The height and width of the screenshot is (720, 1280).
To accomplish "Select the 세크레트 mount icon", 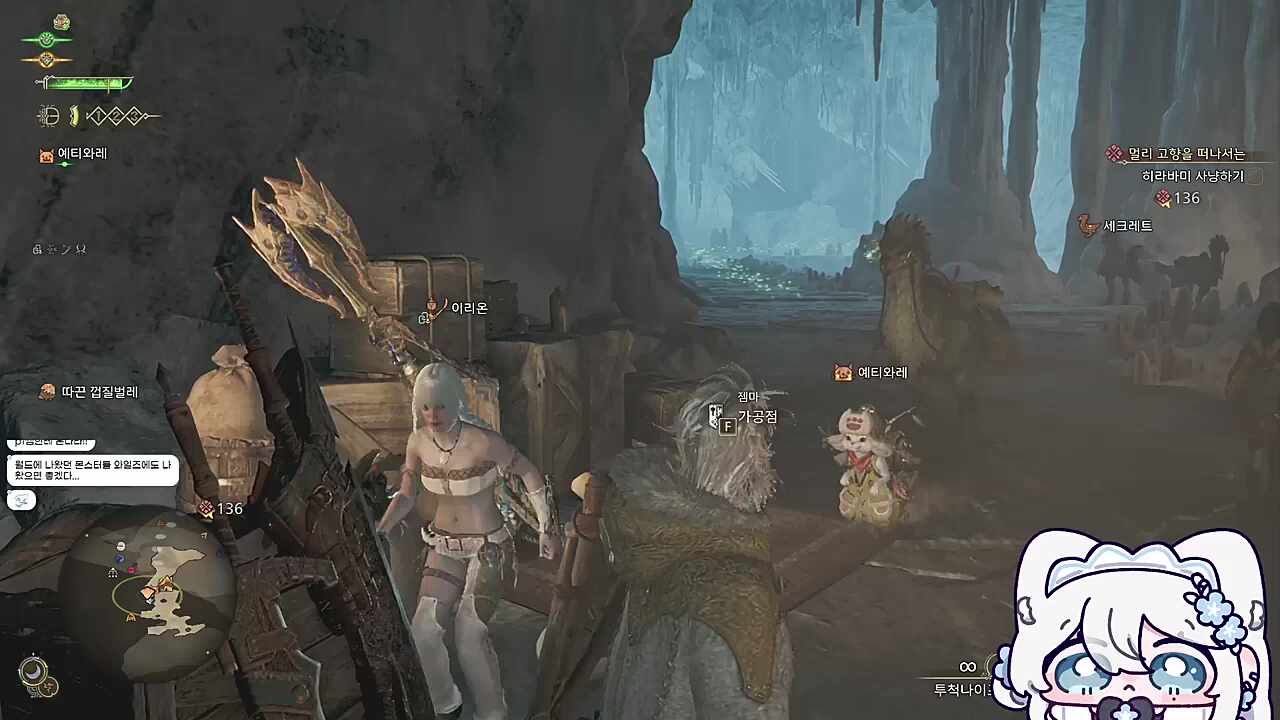I will [x=1088, y=226].
